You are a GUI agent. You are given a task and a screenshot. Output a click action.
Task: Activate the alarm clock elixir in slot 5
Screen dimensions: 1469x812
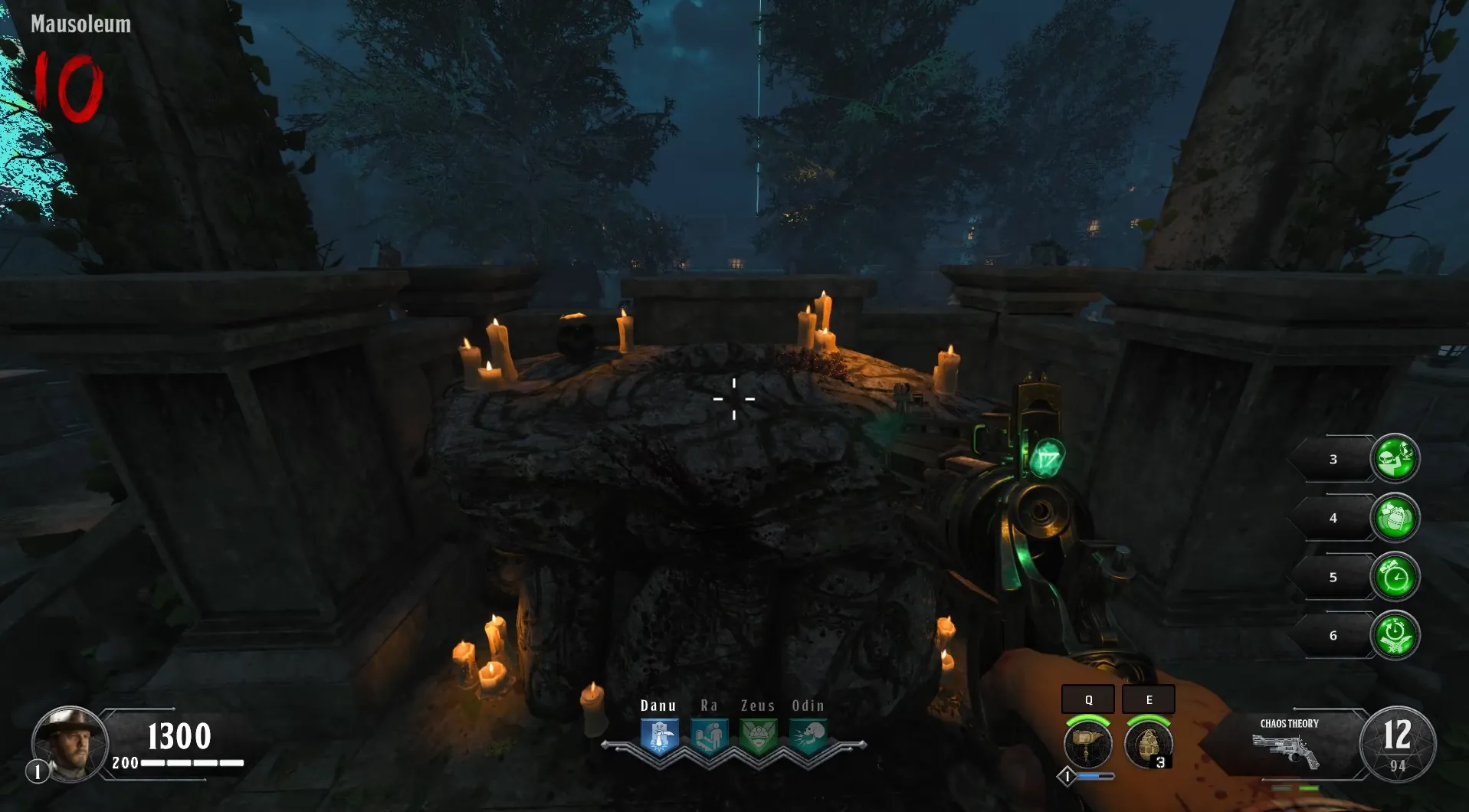[x=1395, y=577]
